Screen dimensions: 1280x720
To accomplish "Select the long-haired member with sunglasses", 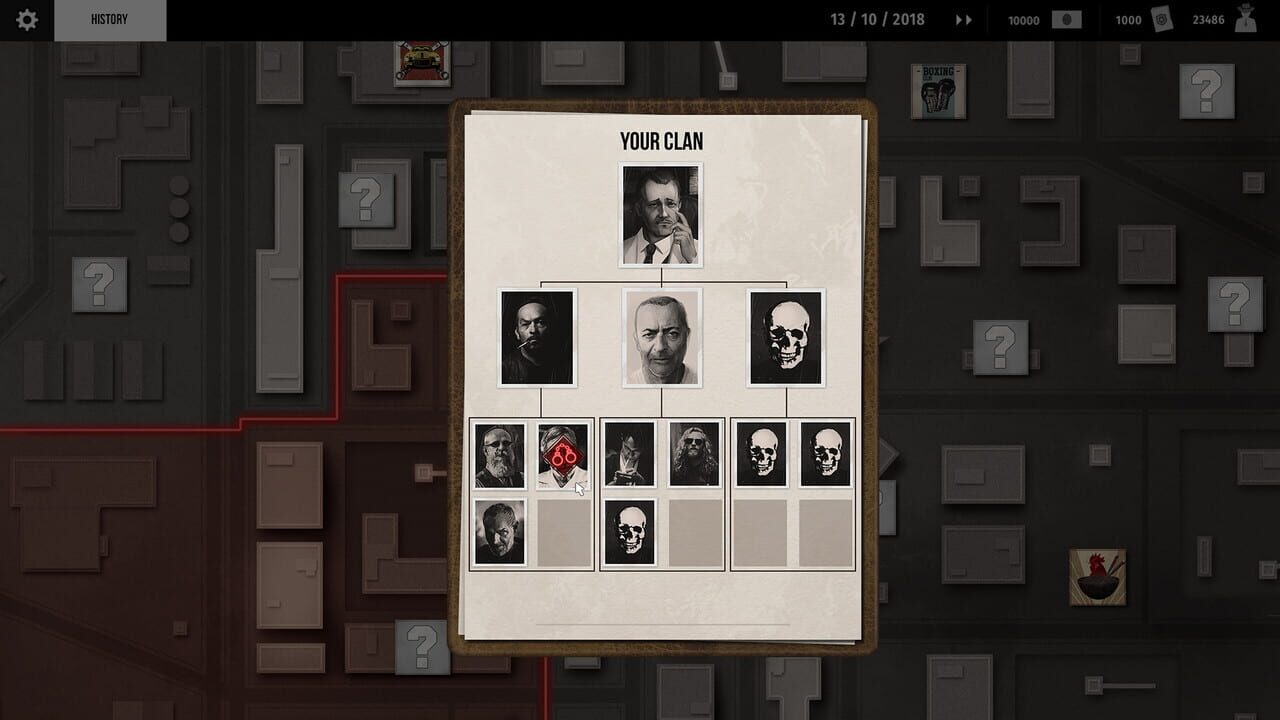I will click(x=693, y=454).
